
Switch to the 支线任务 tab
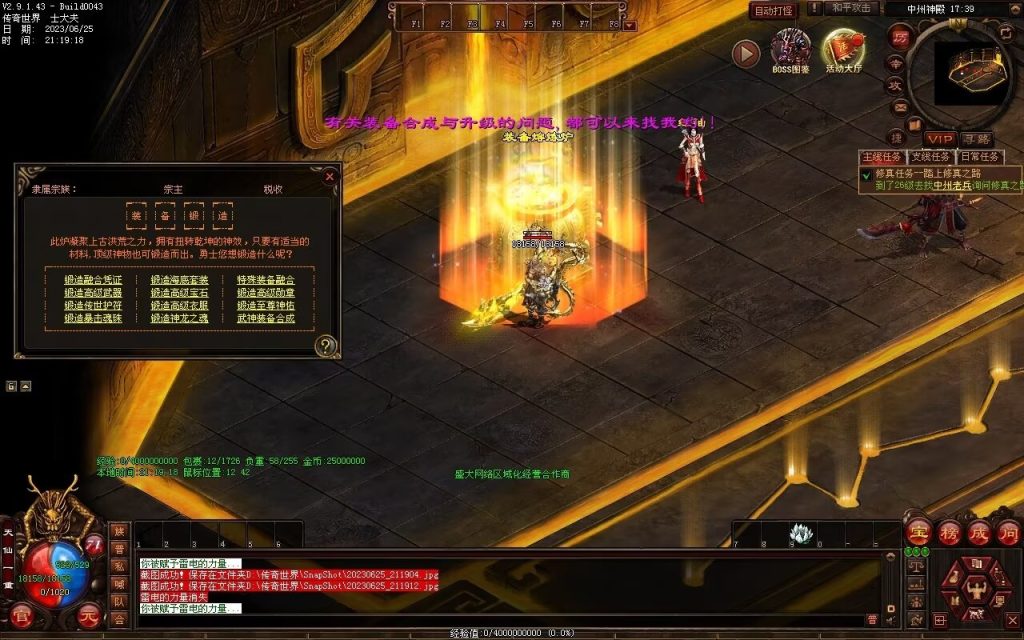[931, 157]
